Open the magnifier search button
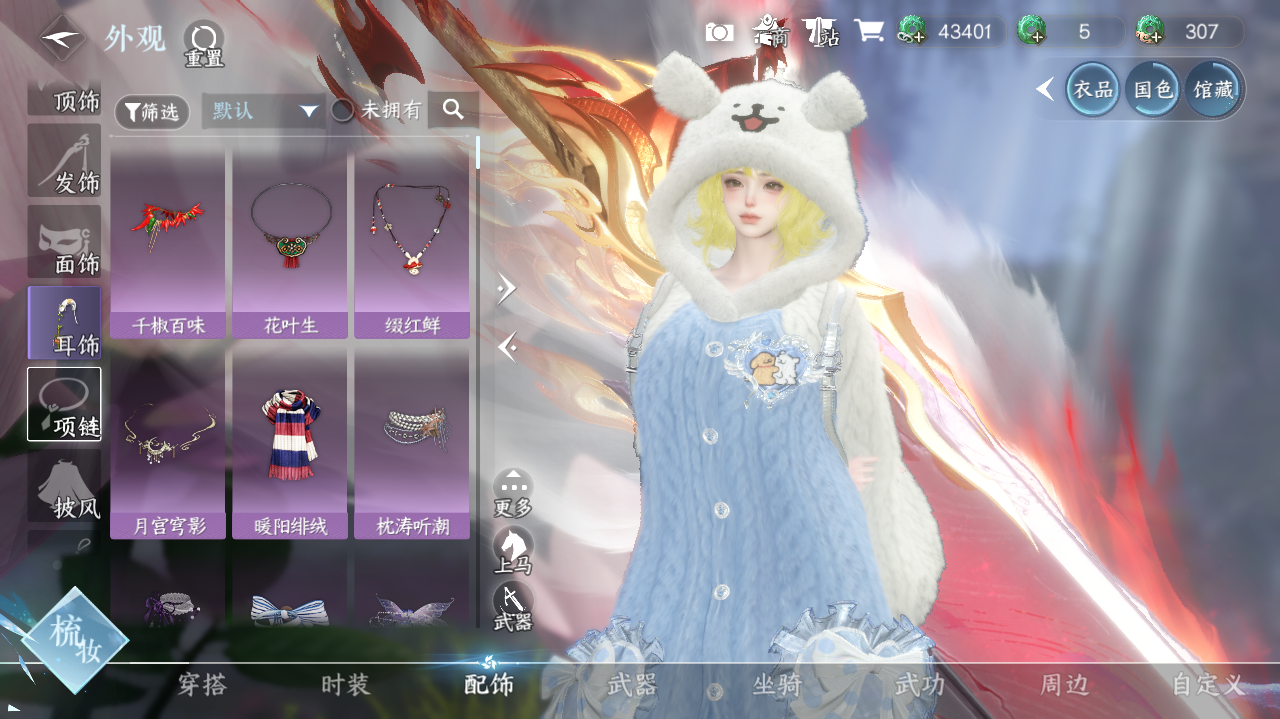1280x719 pixels. 453,110
